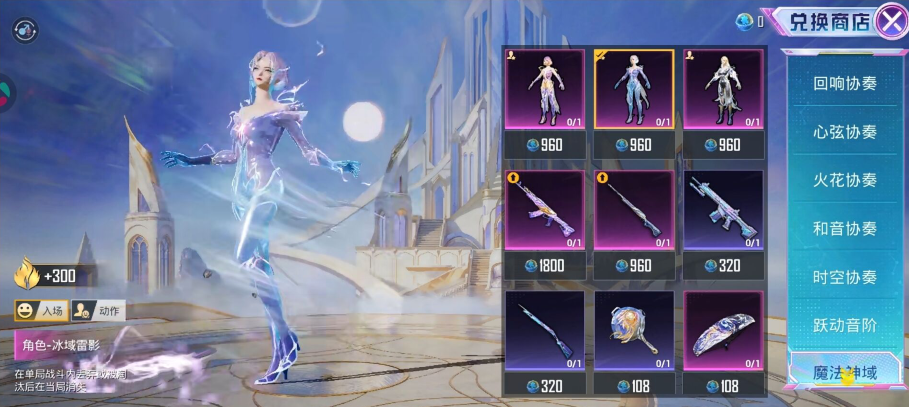
Task: Preview the 入场 entrance animation
Action: click(x=41, y=311)
